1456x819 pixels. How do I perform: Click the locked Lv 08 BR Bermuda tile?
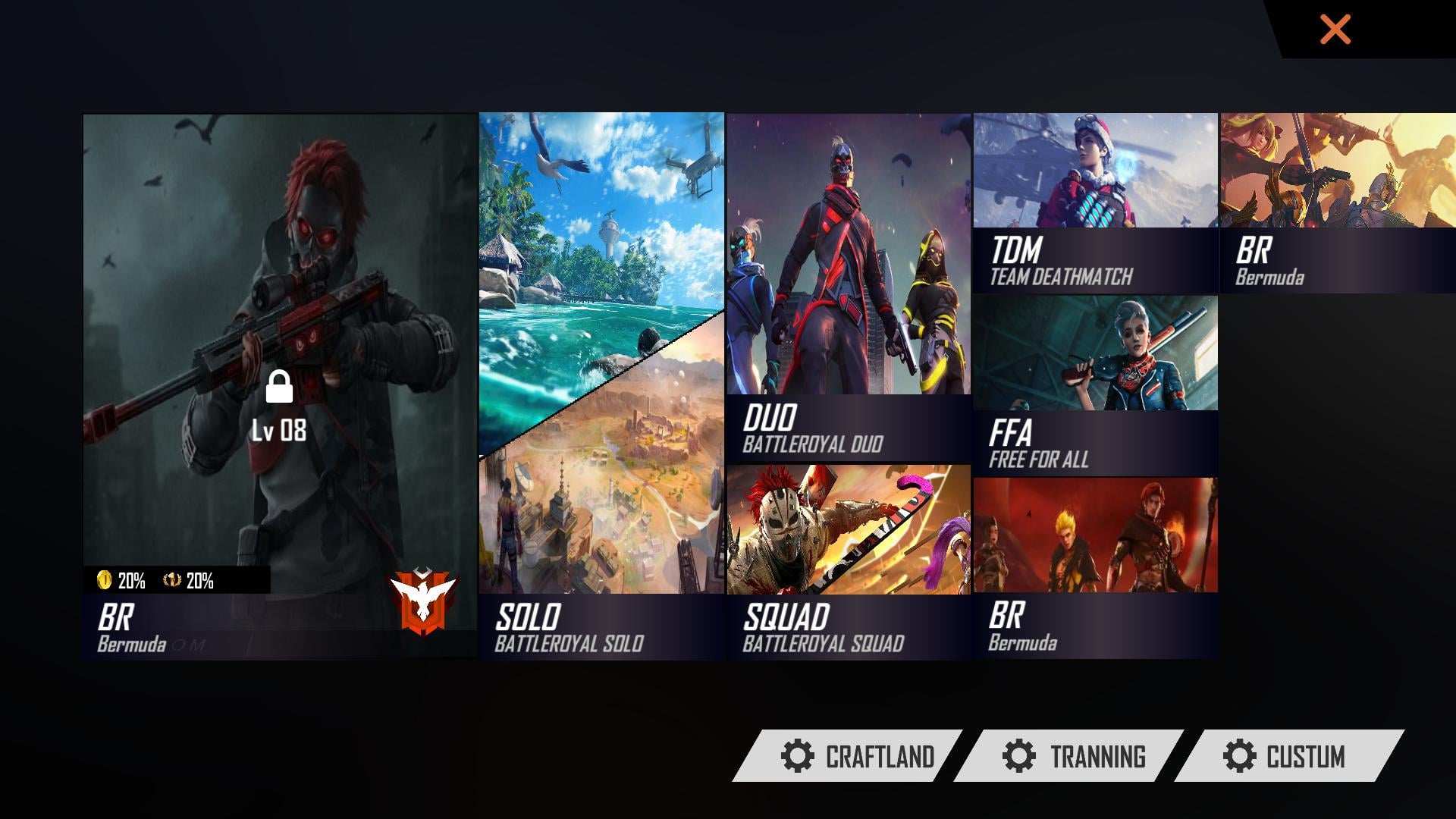click(280, 387)
